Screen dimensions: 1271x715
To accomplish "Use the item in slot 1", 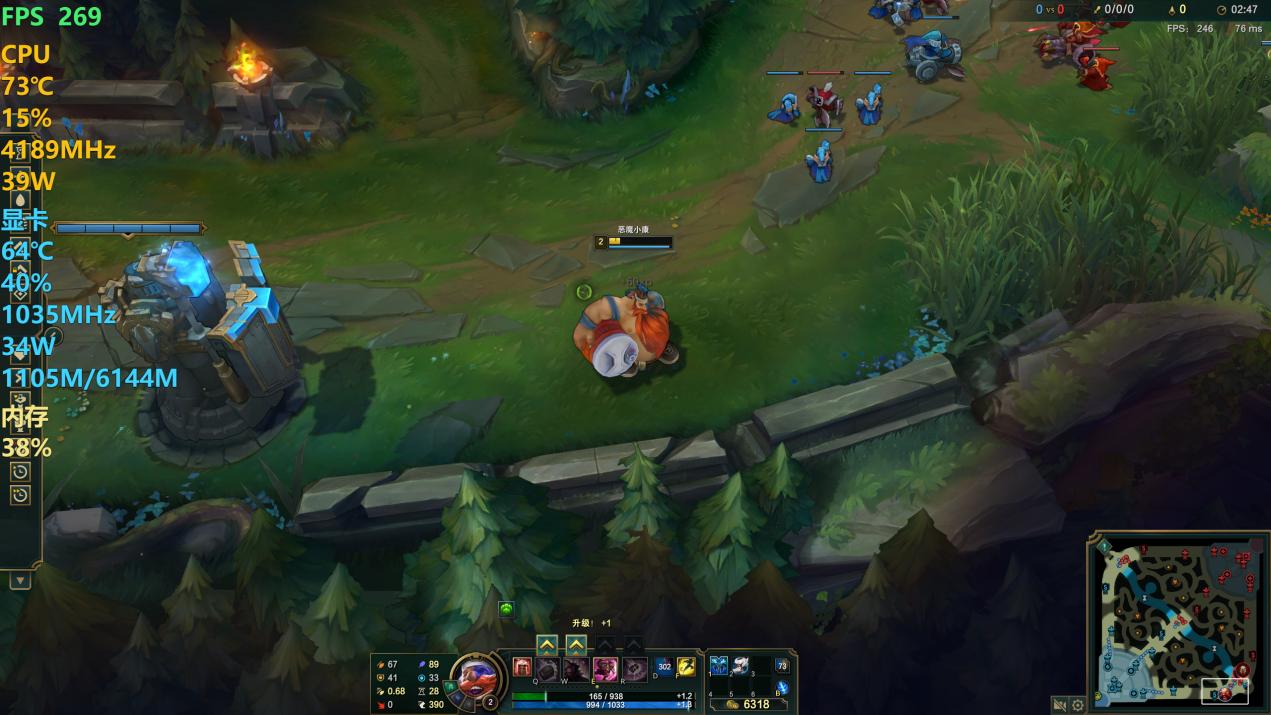I will click(718, 665).
